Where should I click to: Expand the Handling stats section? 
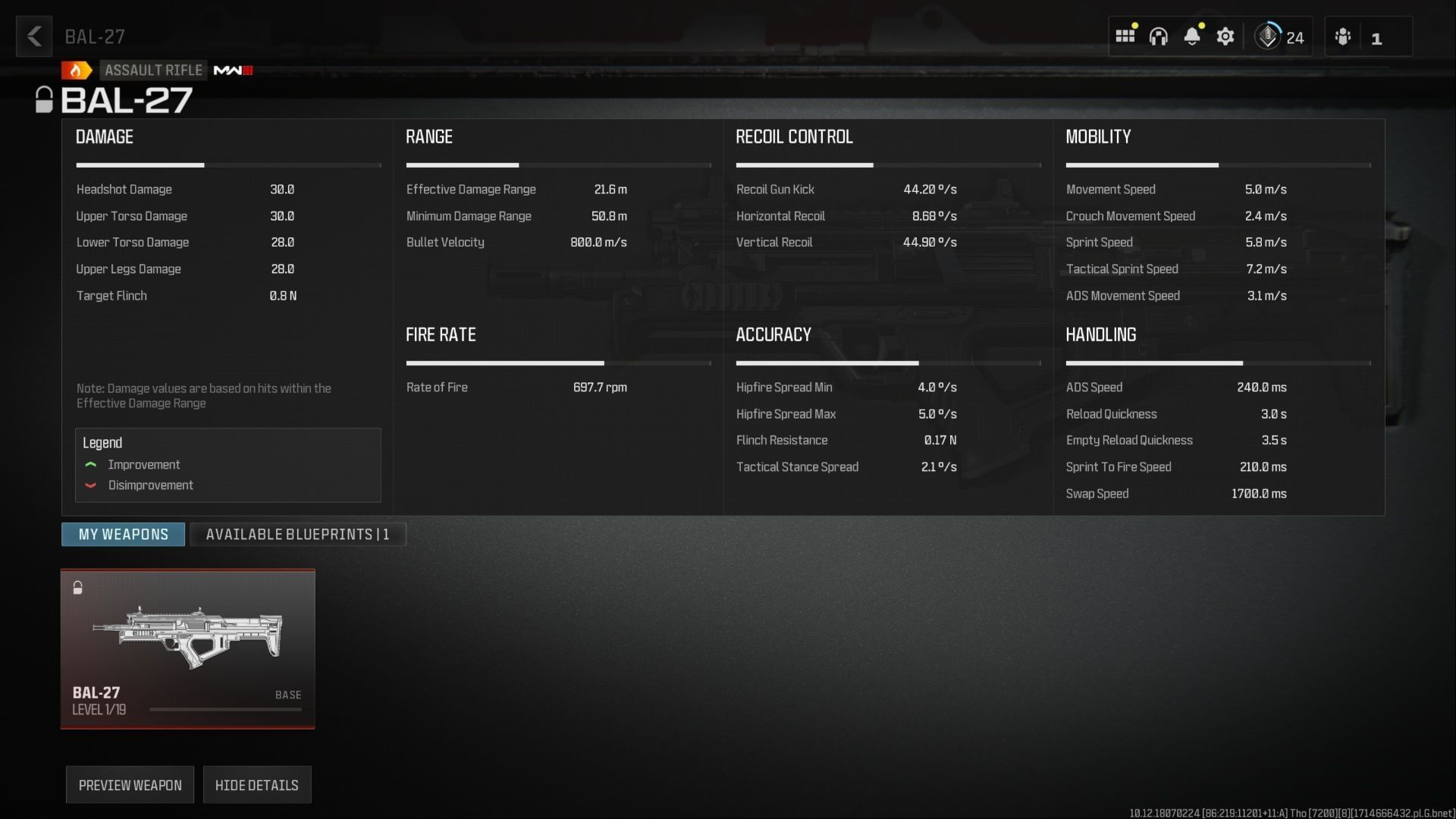(x=1100, y=334)
